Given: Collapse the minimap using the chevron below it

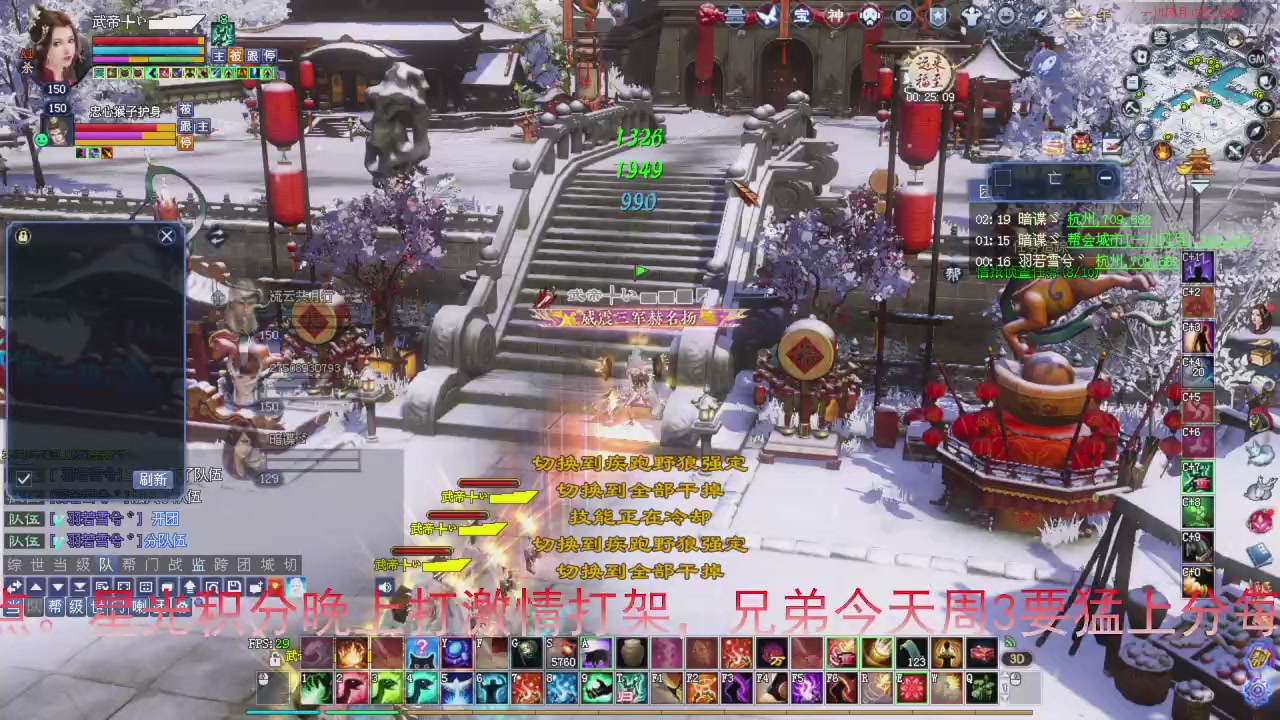Looking at the screenshot, I should click(x=1199, y=183).
